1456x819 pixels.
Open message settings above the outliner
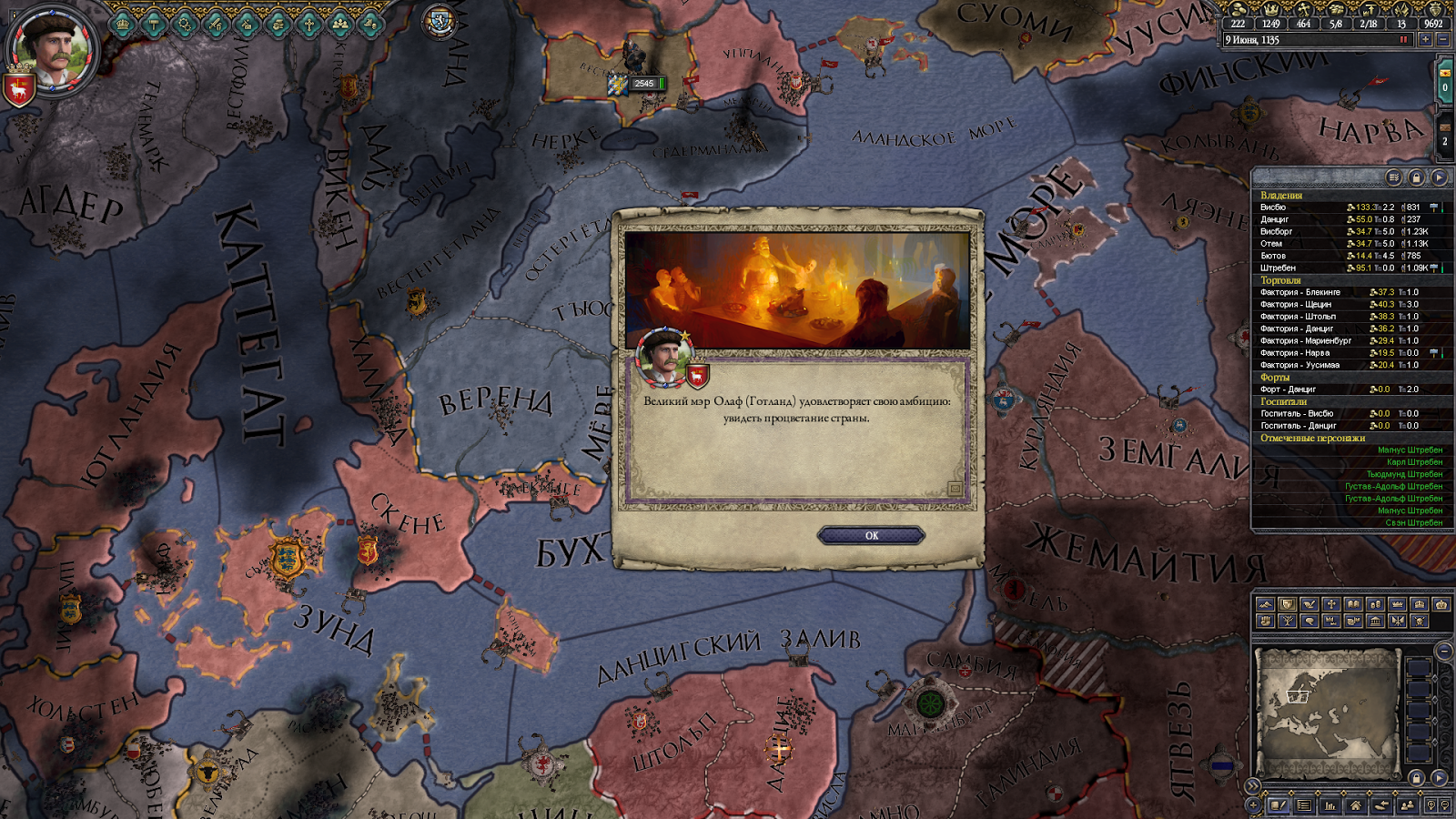[x=1393, y=177]
